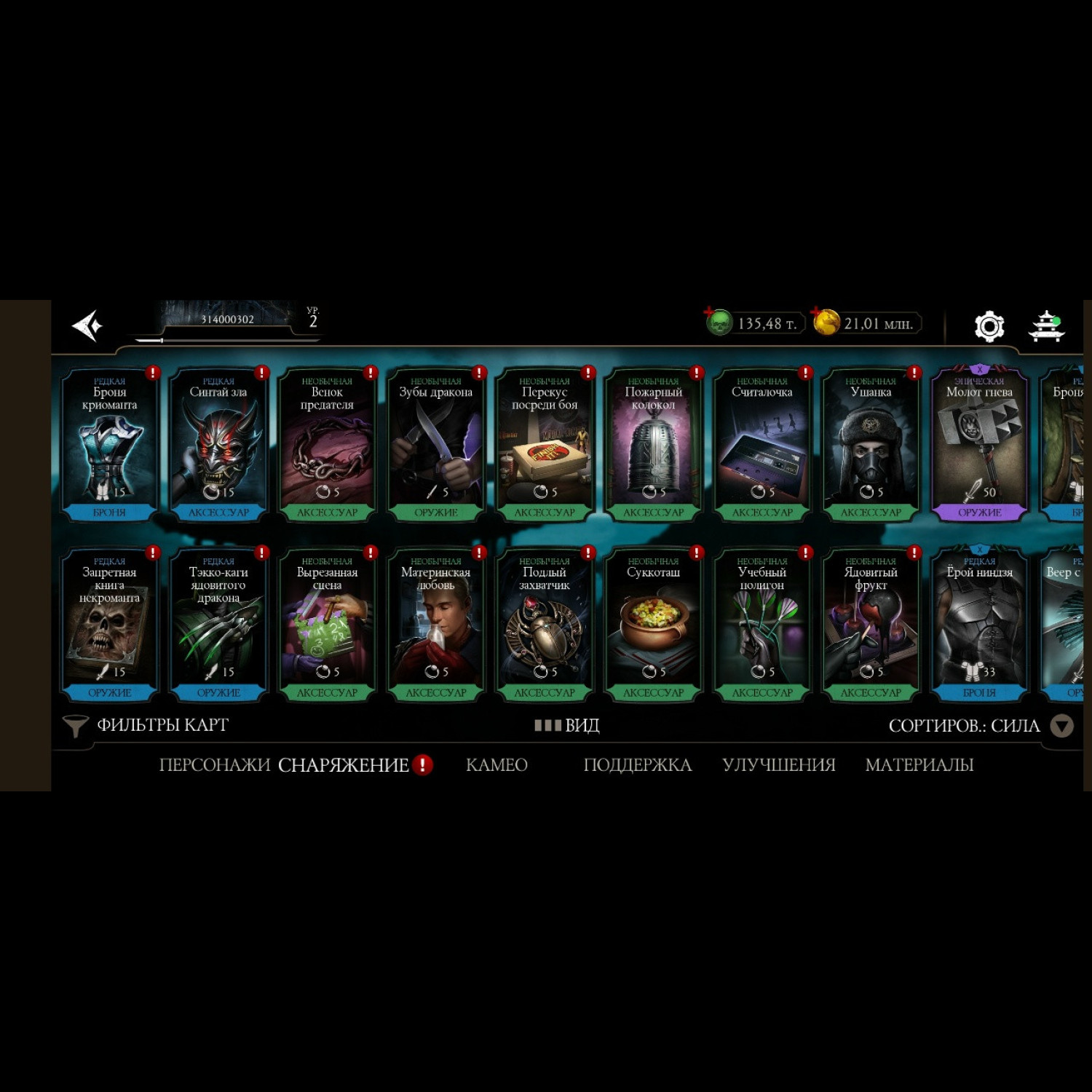The image size is (1092, 1092).
Task: Open the Ёрой ниндзя armor card
Action: [979, 625]
